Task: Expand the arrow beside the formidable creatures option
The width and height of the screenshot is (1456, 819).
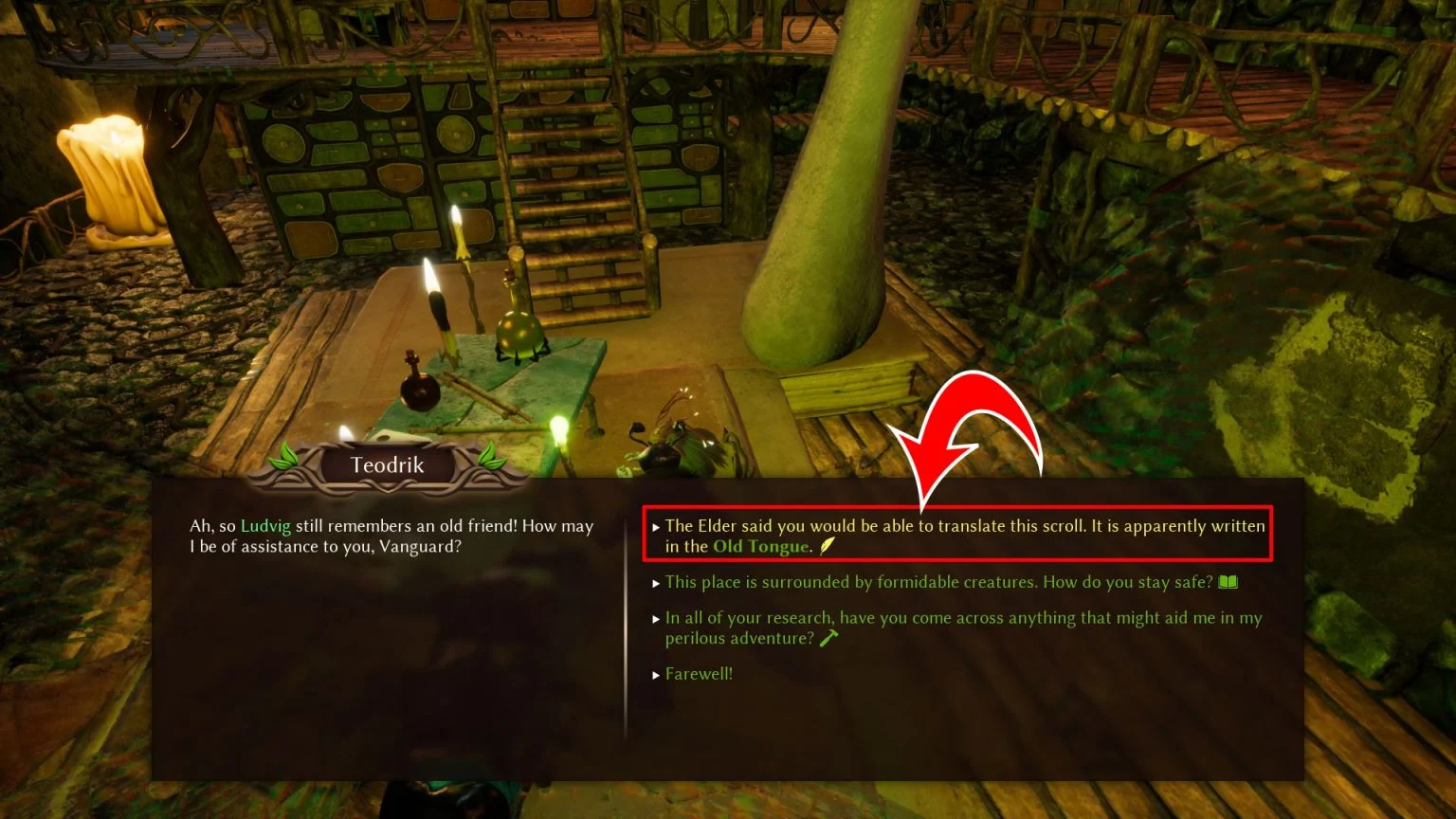Action: (x=656, y=582)
